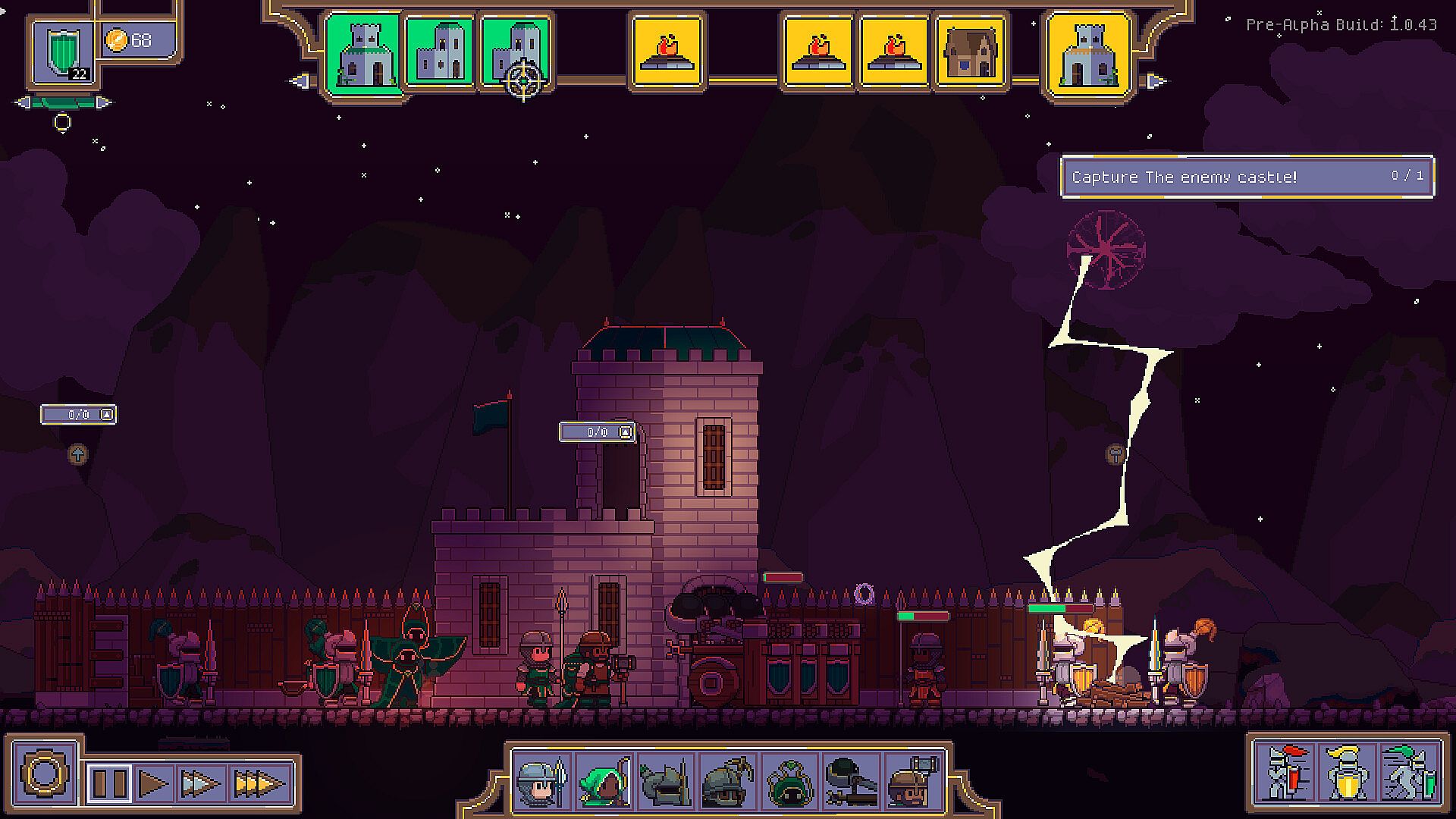Choose the yellow shield defend stance

(x=1347, y=773)
